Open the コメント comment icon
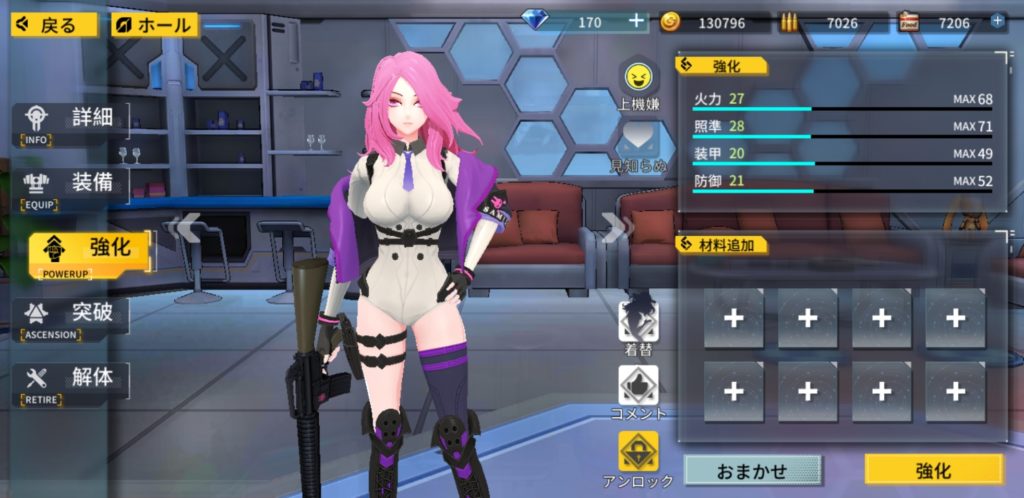Viewport: 1024px width, 498px height. [x=638, y=385]
